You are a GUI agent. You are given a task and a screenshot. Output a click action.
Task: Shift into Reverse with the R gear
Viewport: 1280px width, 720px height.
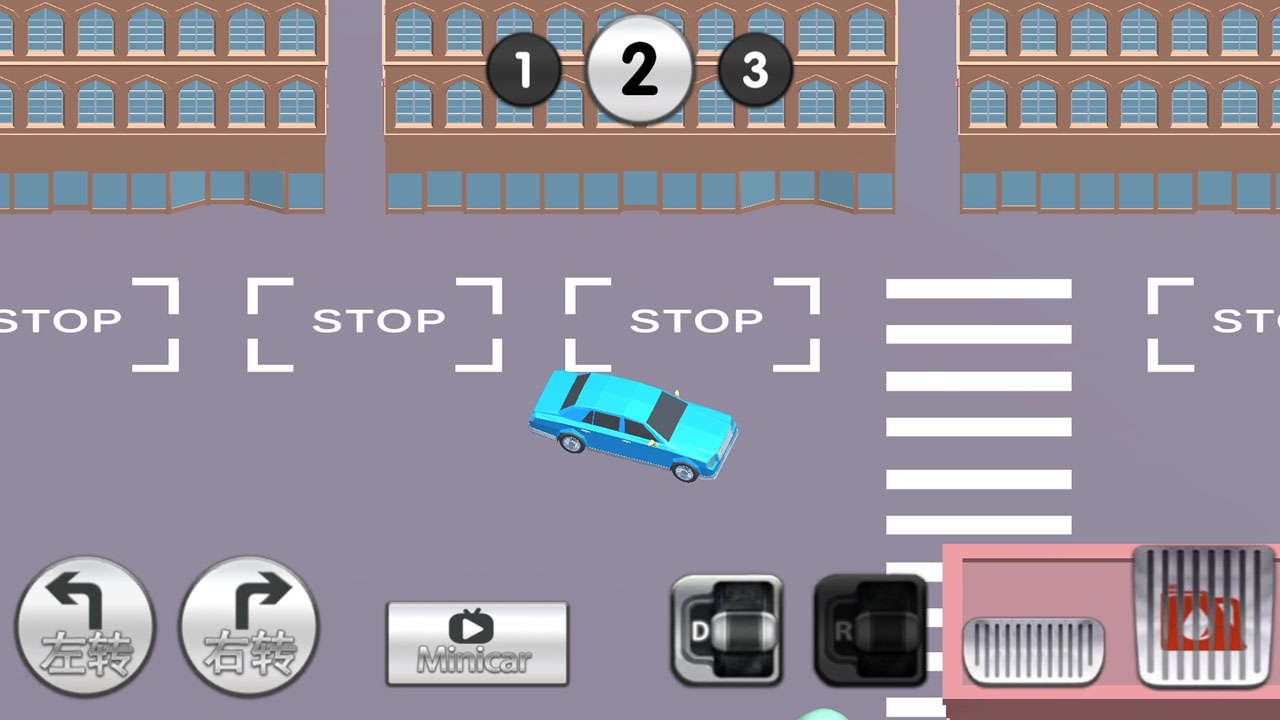(x=870, y=630)
